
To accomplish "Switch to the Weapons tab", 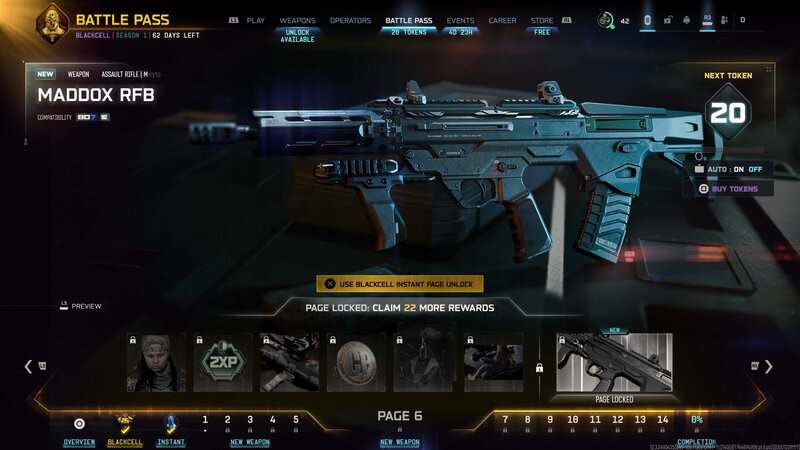I will tap(297, 20).
